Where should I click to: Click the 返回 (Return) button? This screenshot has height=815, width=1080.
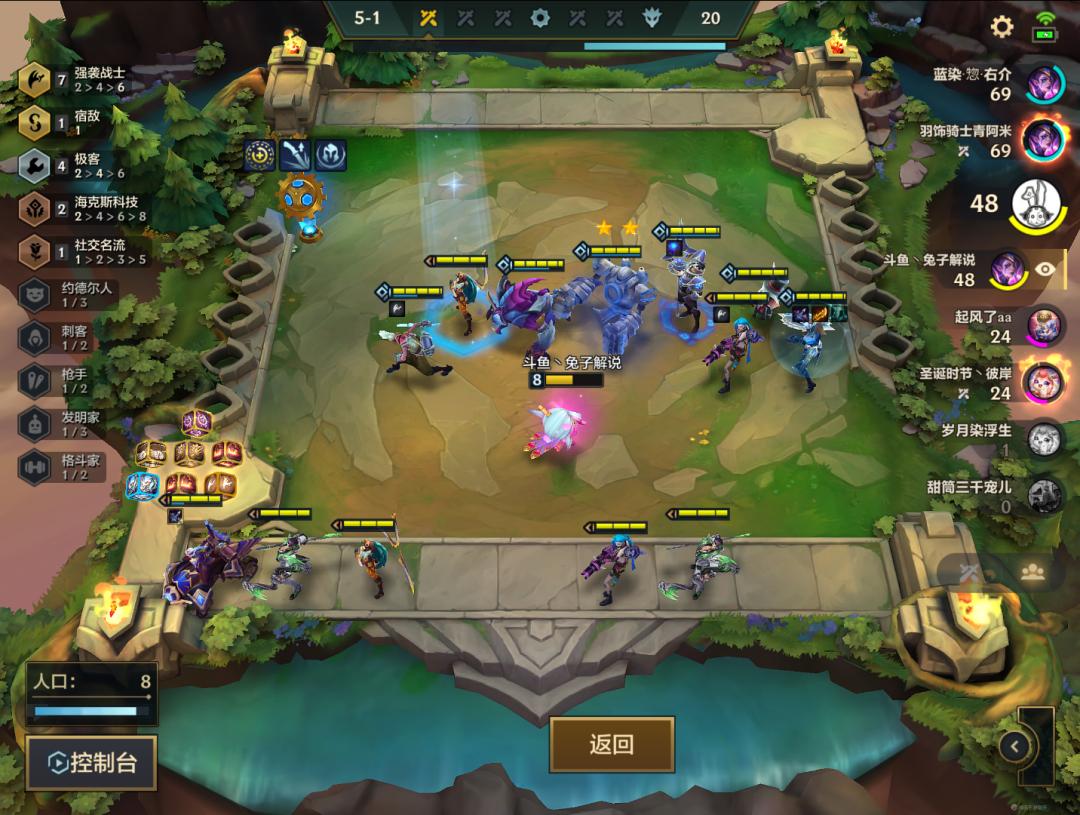click(x=611, y=745)
